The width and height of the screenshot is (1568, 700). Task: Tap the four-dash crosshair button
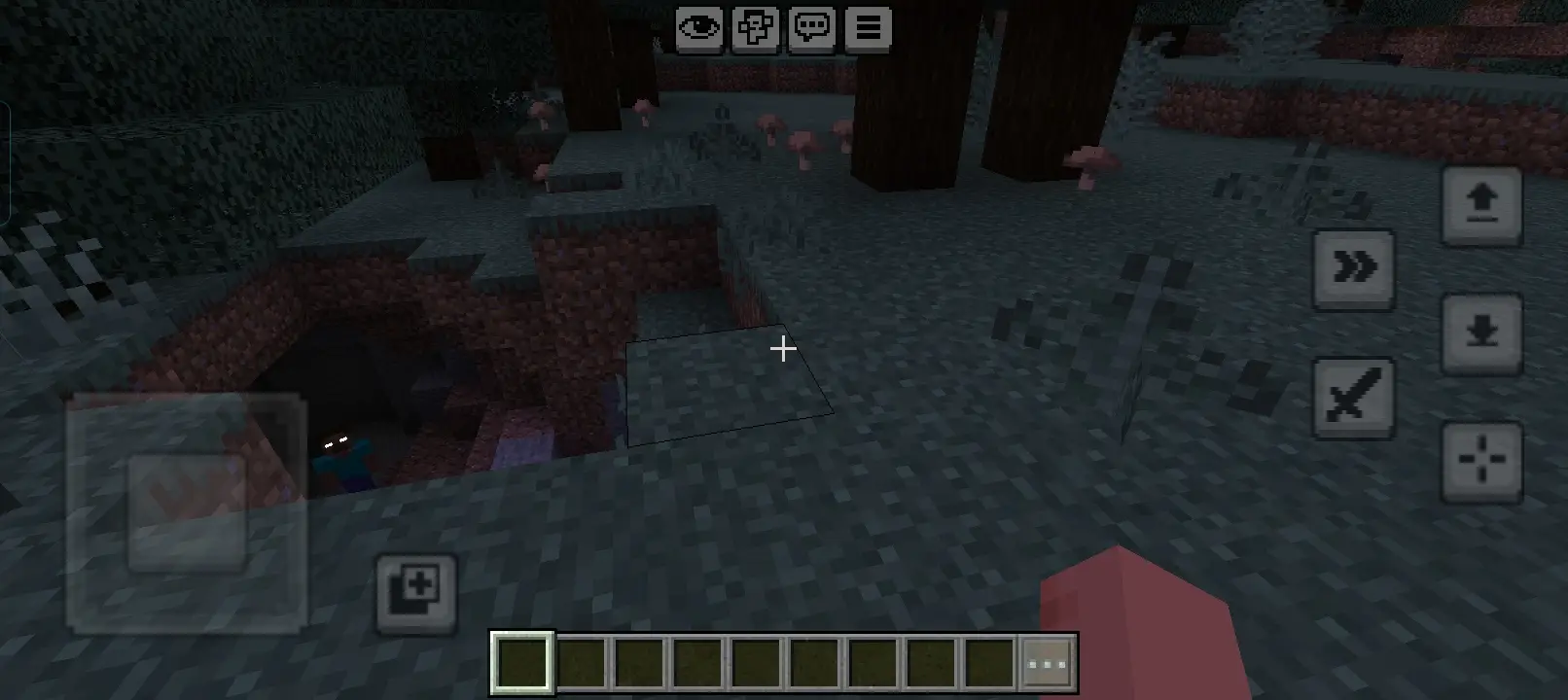(1481, 461)
